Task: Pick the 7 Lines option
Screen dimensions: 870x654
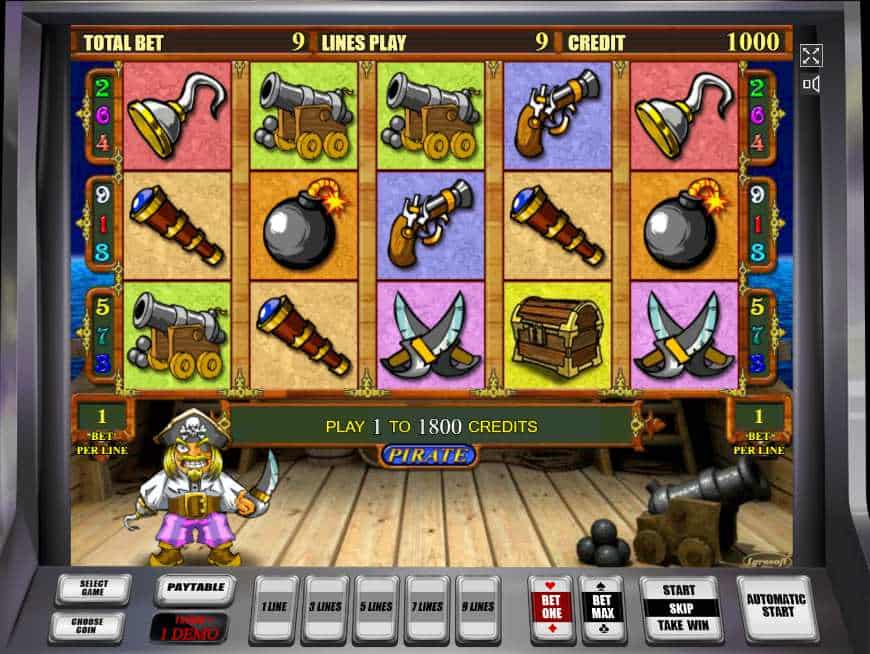Action: (429, 608)
